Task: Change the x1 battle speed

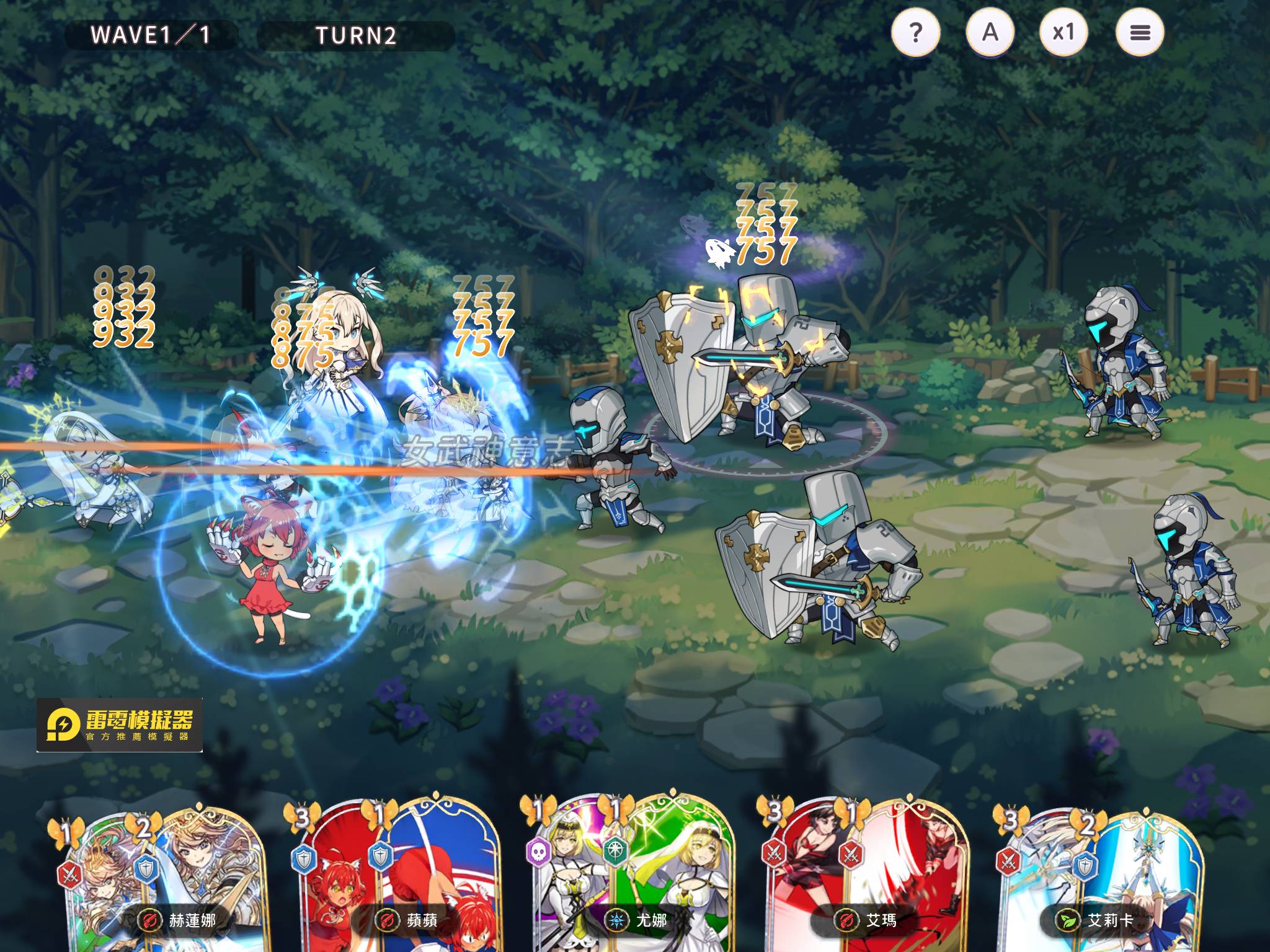Action: tap(1064, 32)
